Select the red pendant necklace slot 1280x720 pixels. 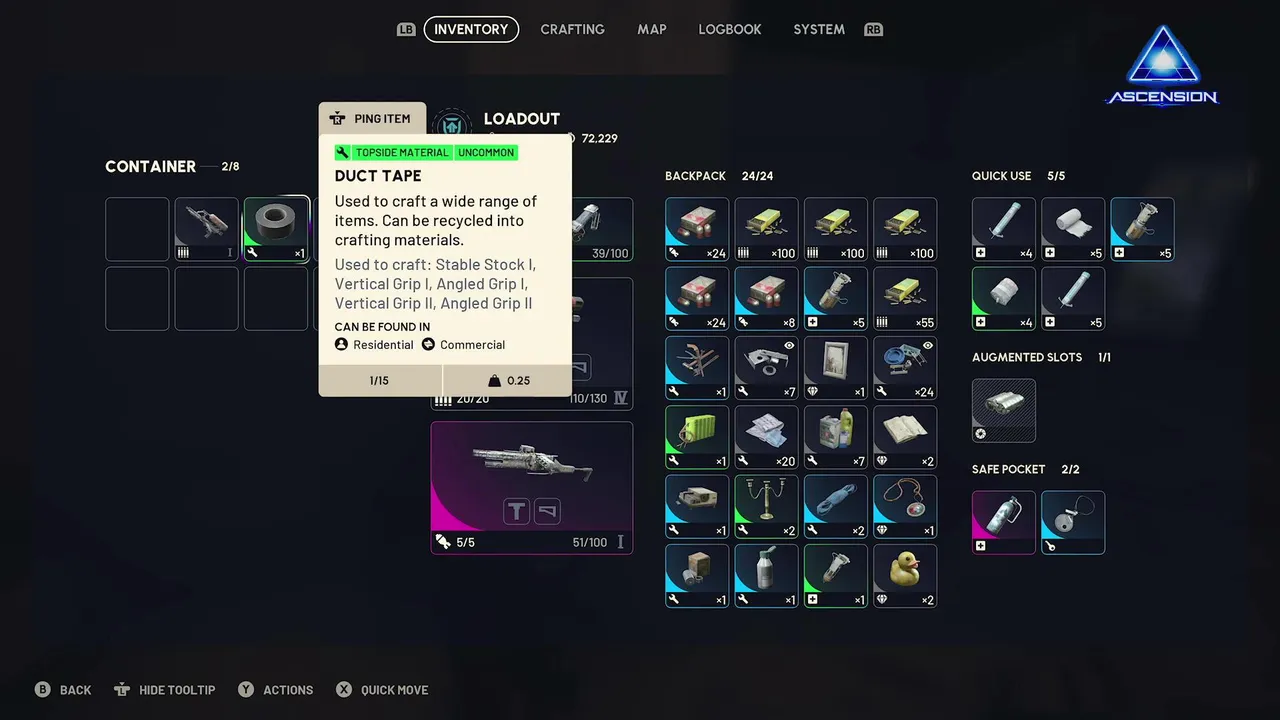coord(905,506)
